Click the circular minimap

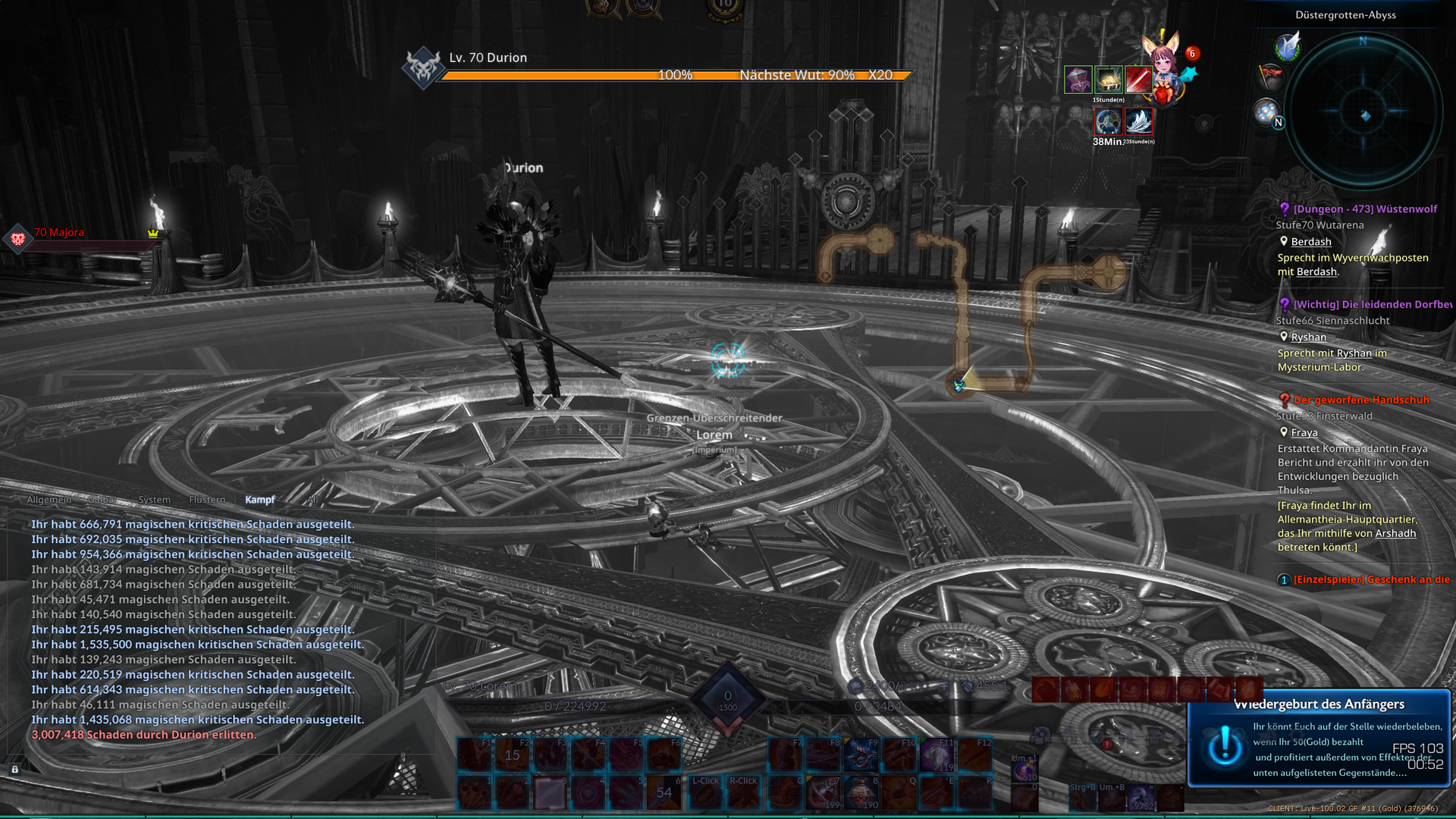point(1363,114)
